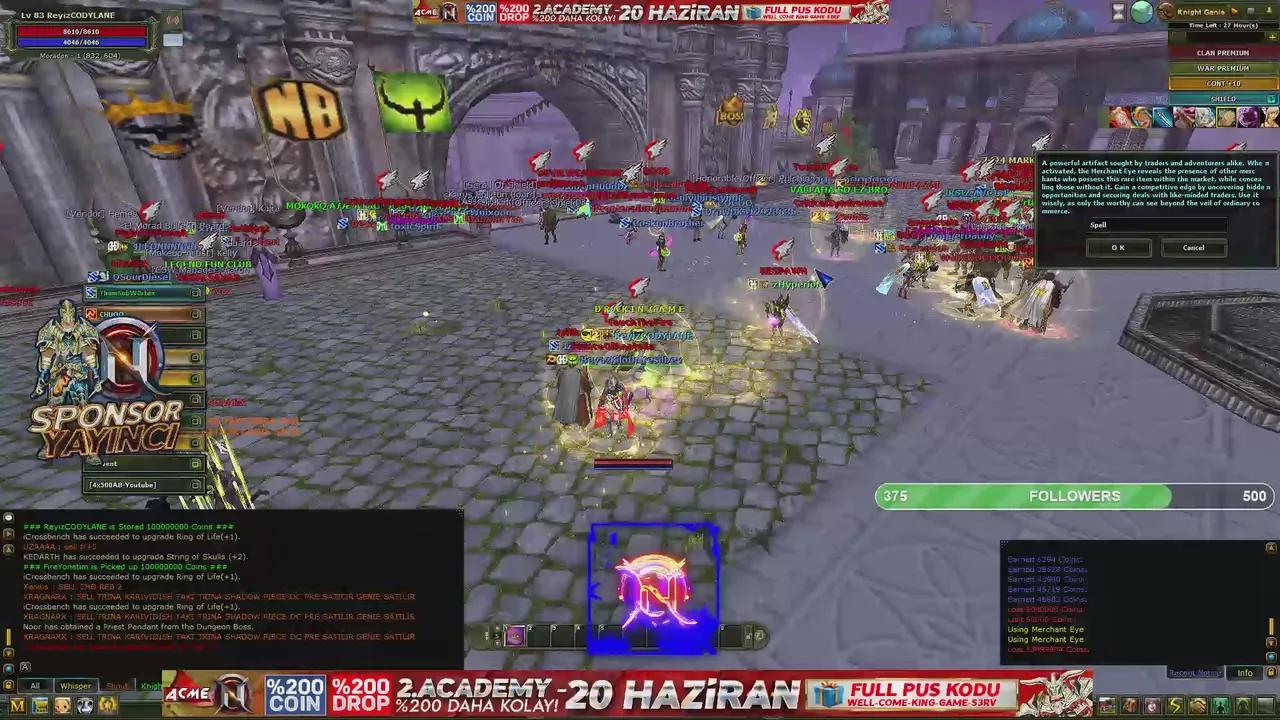
Task: Select the purple skill in hotbar slot one
Action: pos(515,635)
